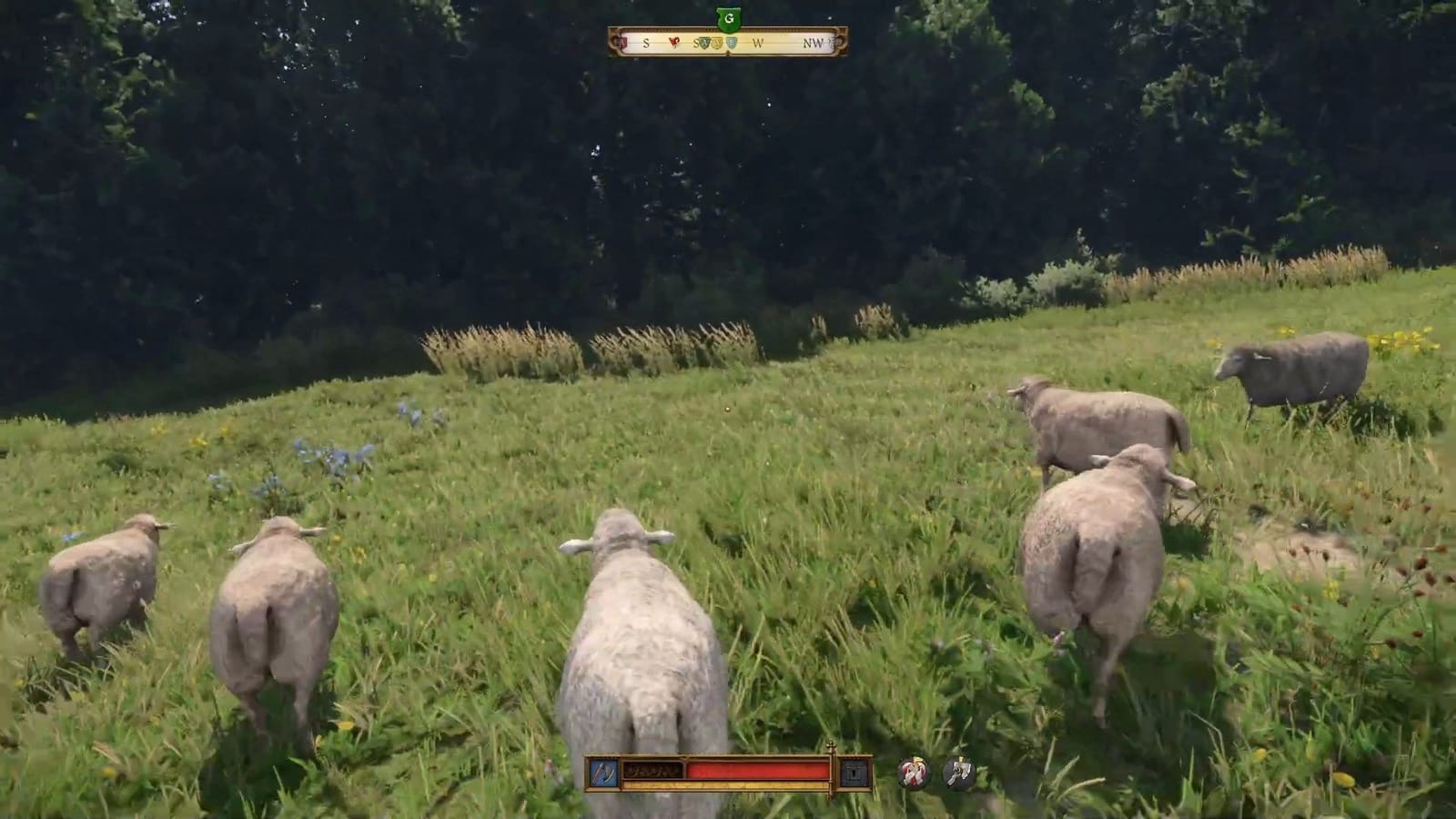Click the trap item icon beside the red bar
This screenshot has width=1456, height=819.
855,773
